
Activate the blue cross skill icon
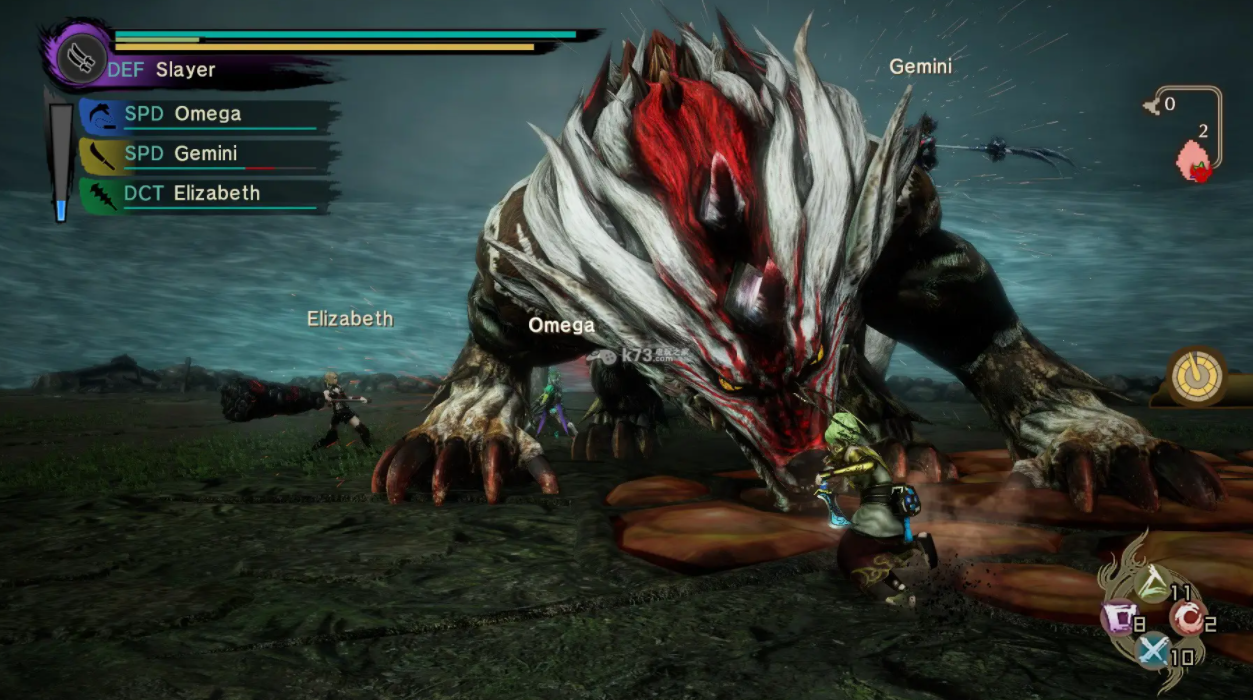pyautogui.click(x=1152, y=652)
